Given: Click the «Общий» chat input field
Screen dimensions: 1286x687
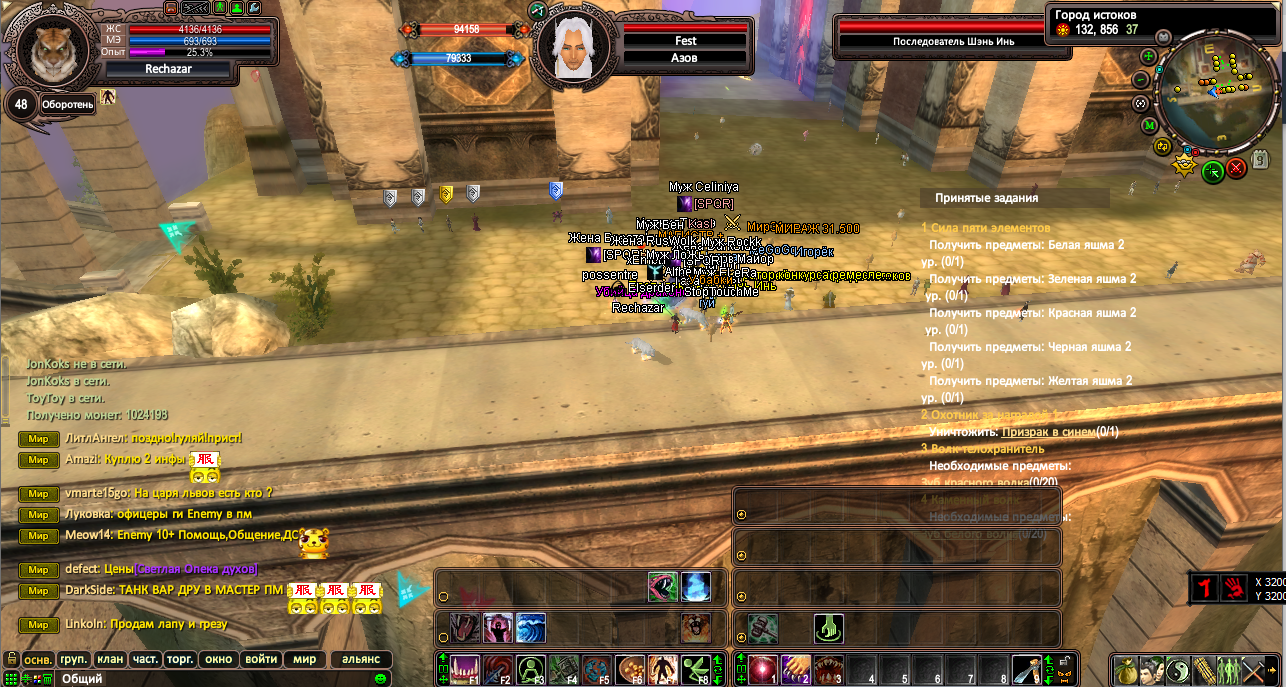Looking at the screenshot, I should [200, 679].
